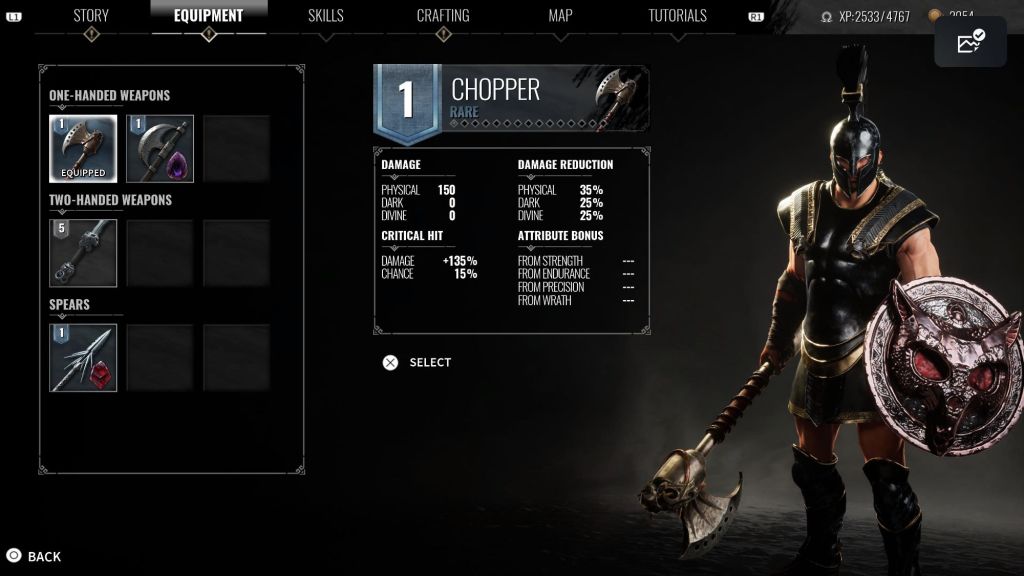Screen dimensions: 1024x576
Task: Open the Map tab
Action: (x=560, y=16)
